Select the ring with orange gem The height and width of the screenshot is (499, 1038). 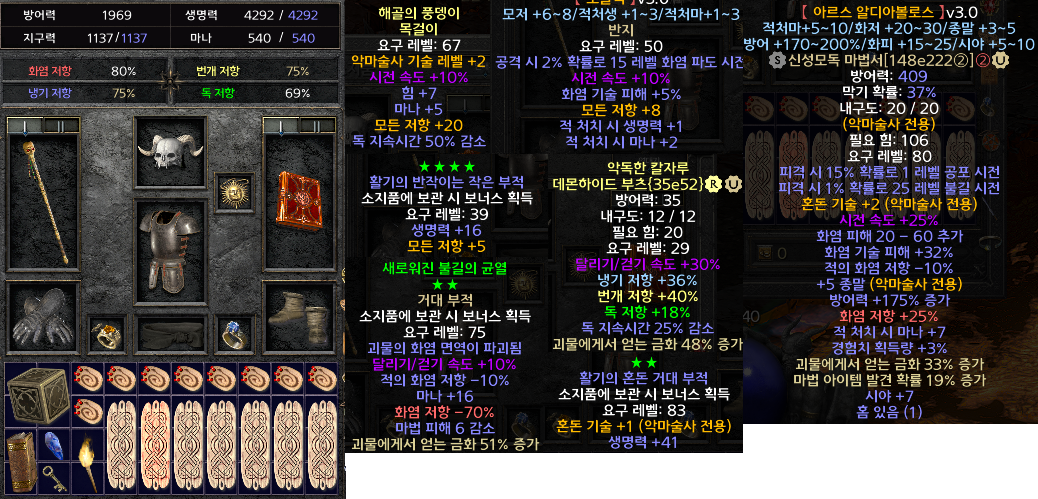(x=106, y=332)
